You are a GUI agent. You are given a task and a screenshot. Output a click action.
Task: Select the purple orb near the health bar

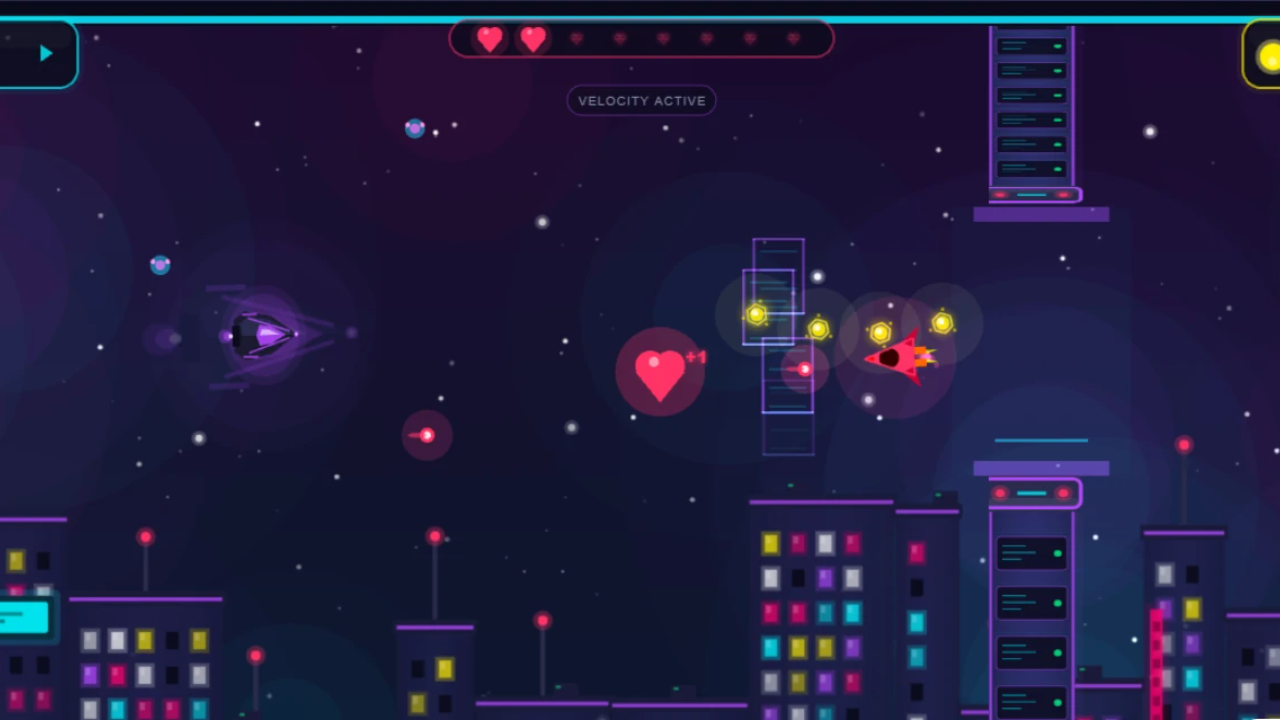[x=414, y=128]
